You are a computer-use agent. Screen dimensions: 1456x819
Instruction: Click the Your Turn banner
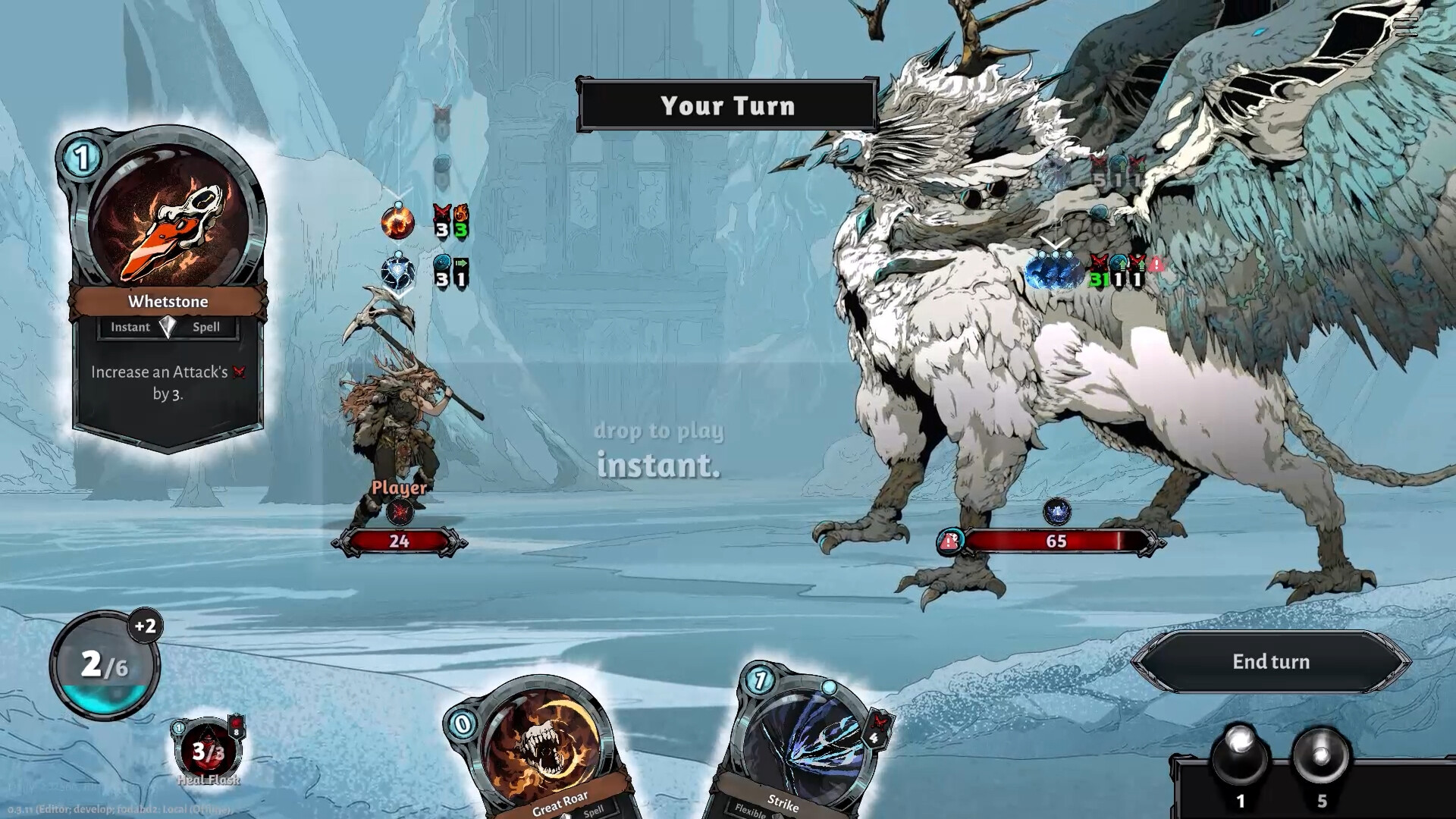[727, 106]
